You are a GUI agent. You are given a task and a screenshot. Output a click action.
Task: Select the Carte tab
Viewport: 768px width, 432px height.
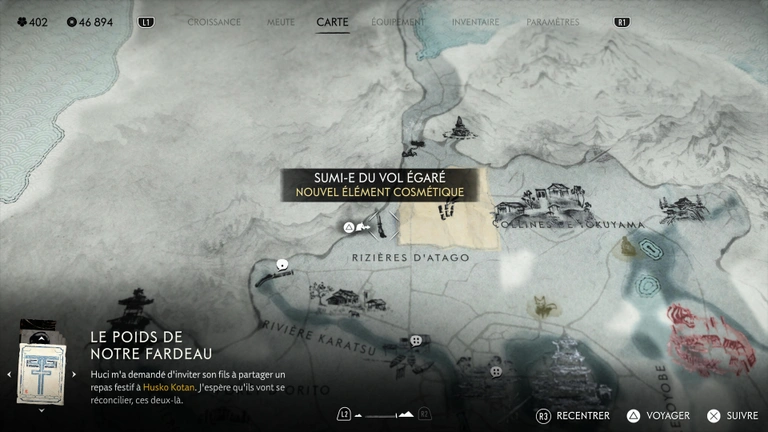(332, 22)
